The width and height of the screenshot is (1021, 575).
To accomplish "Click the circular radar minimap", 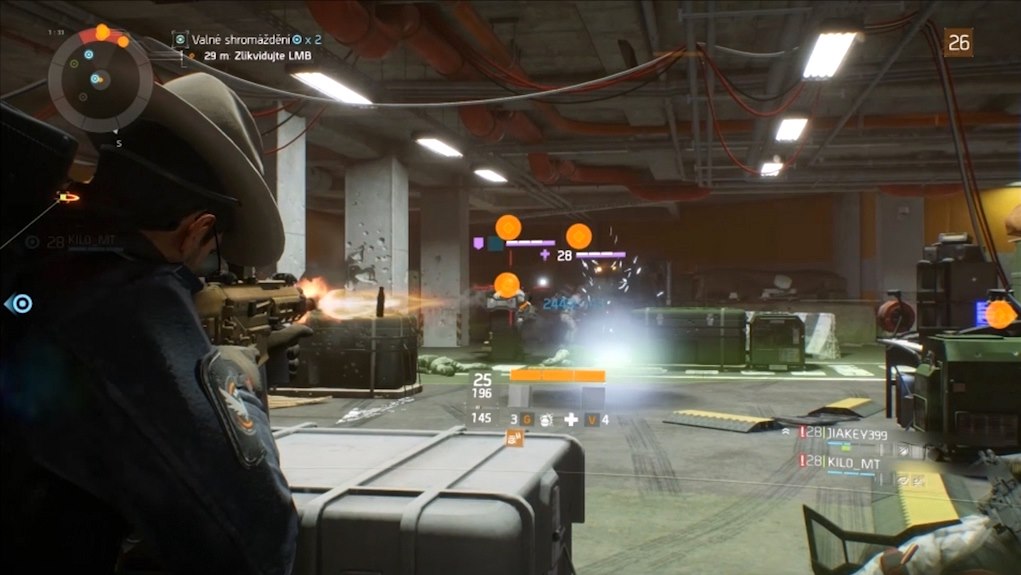I will coord(100,78).
